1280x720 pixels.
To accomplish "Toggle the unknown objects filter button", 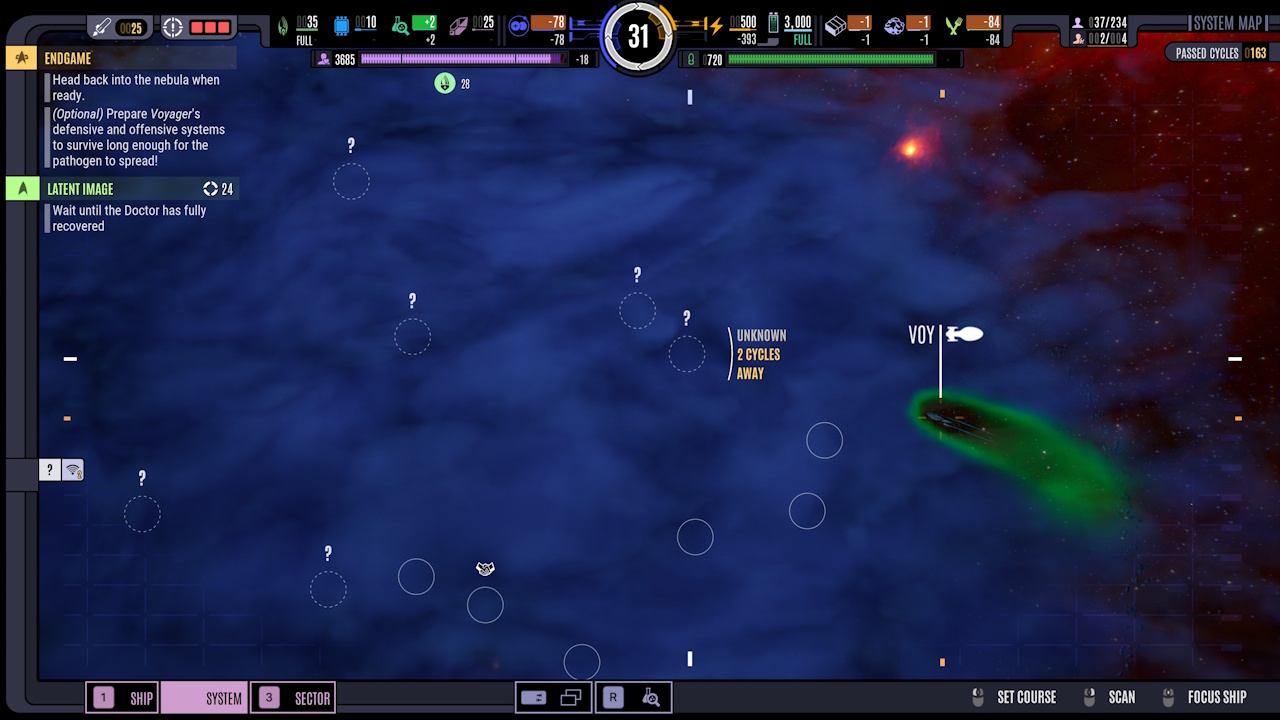I will [x=49, y=469].
